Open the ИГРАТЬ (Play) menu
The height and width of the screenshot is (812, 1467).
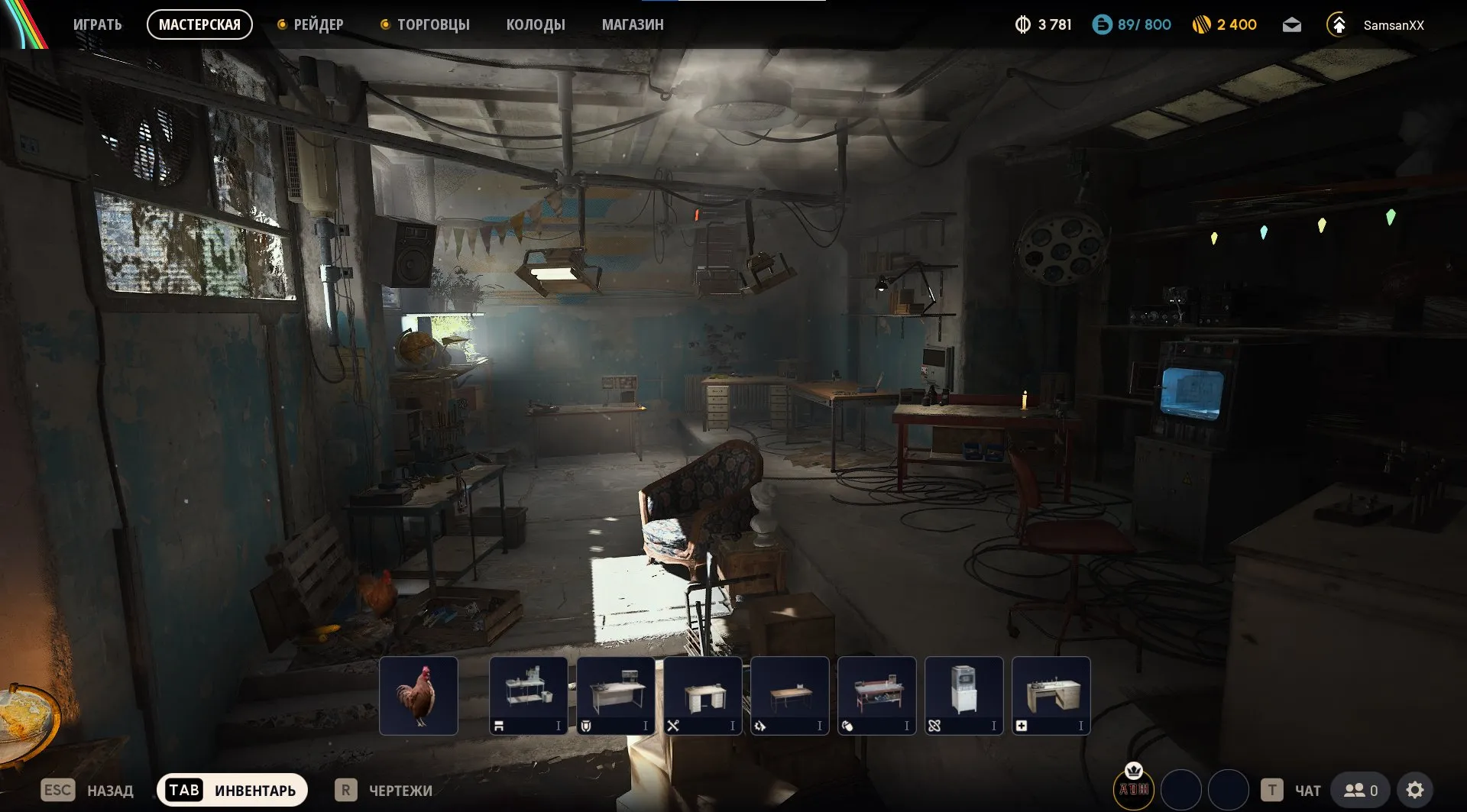pos(97,24)
